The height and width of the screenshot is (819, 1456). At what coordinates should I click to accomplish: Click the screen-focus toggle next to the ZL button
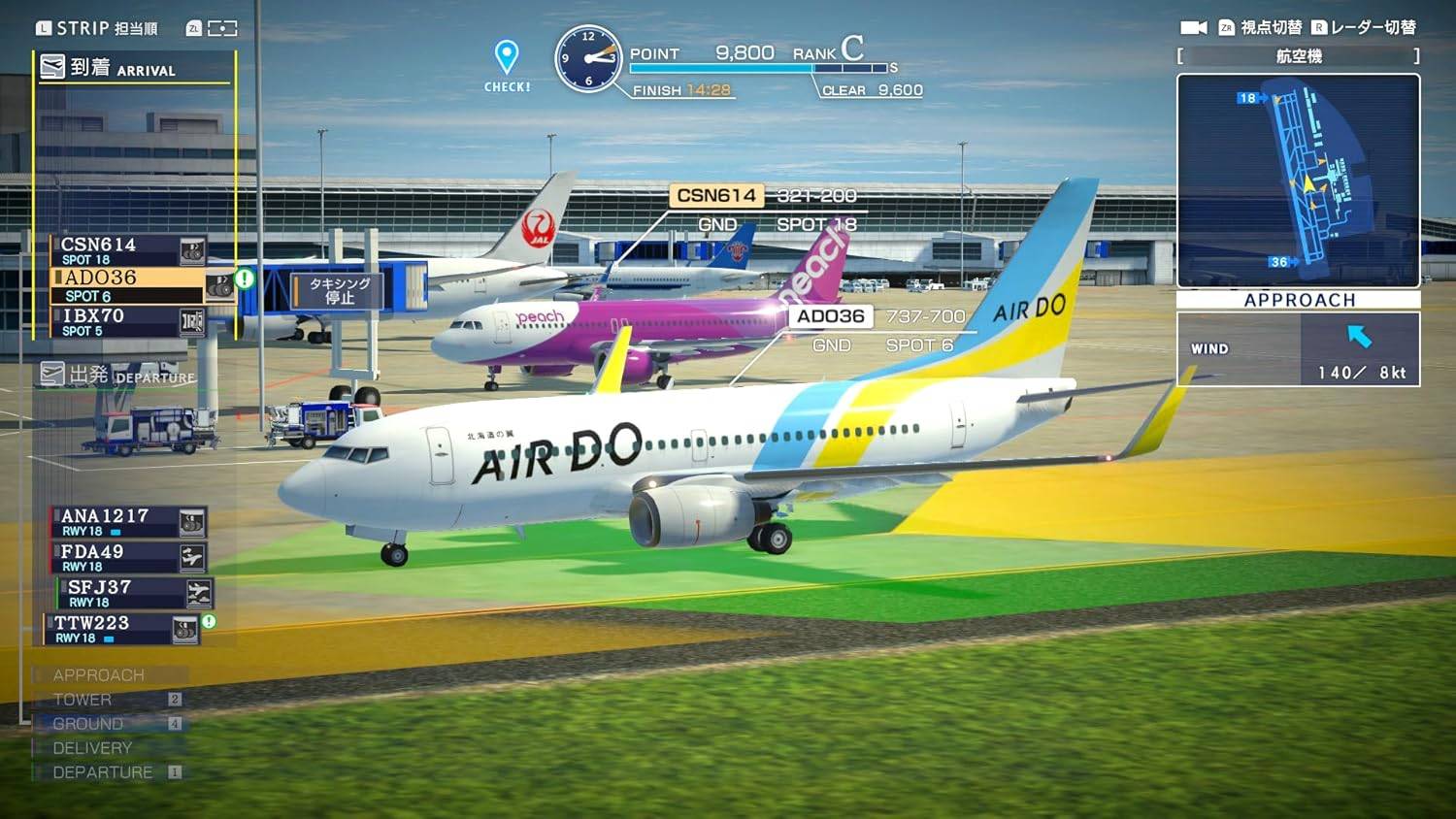point(220,28)
